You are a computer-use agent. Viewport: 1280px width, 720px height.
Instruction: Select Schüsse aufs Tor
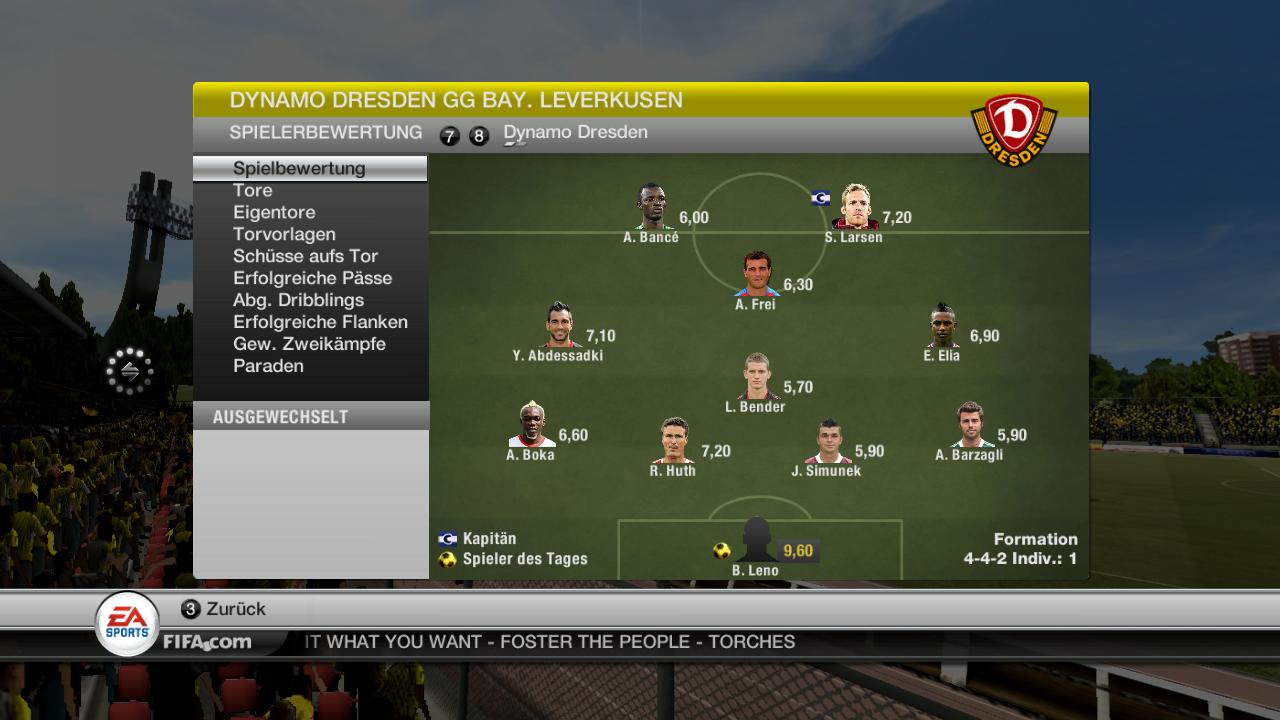point(305,256)
